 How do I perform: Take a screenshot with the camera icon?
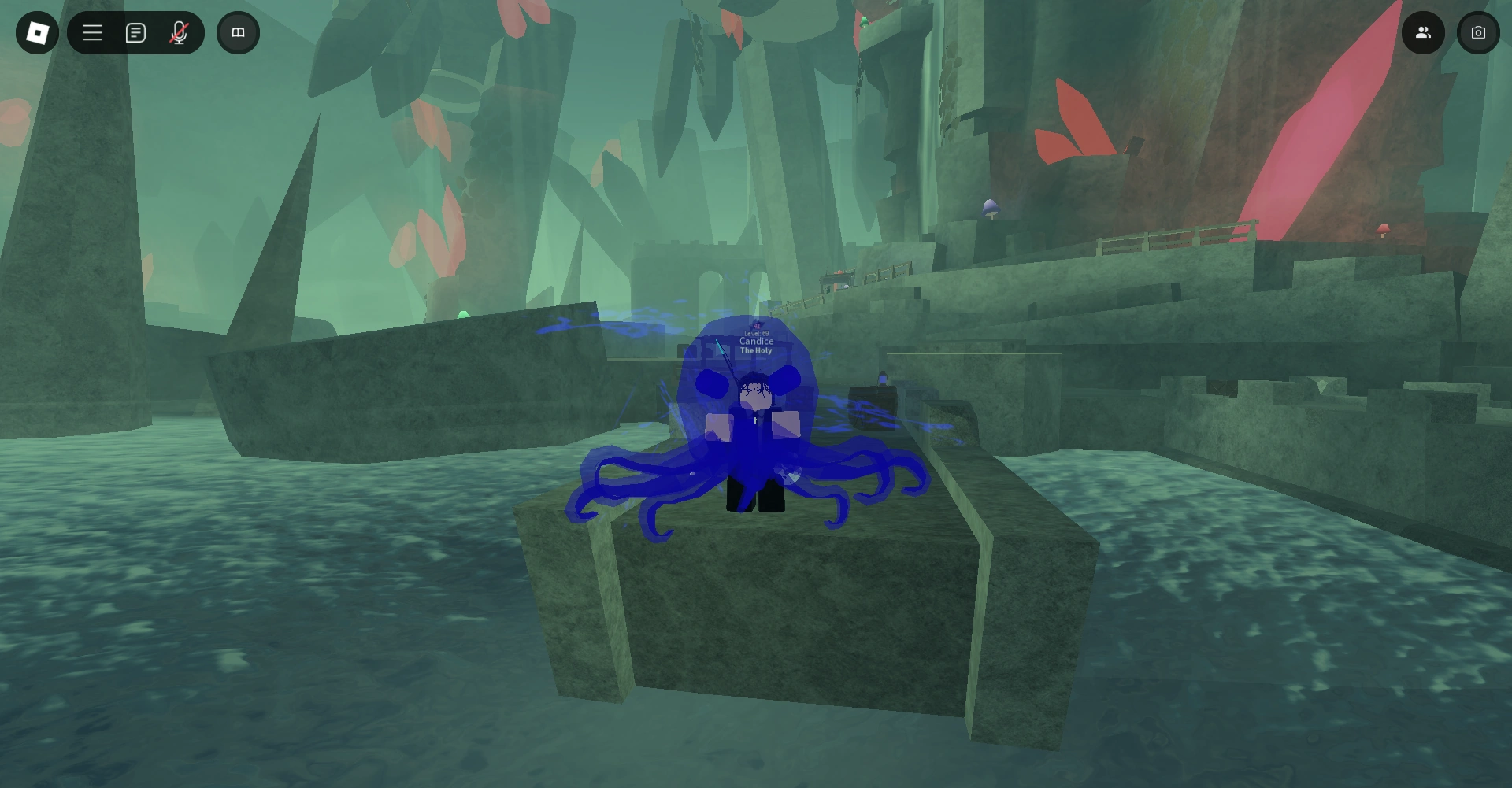point(1479,32)
